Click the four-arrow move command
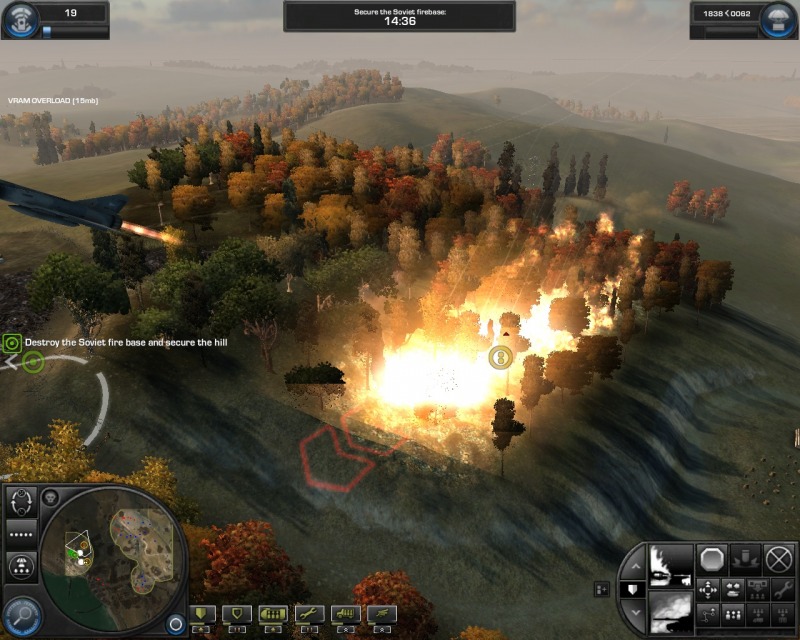This screenshot has width=800, height=640. 708,589
